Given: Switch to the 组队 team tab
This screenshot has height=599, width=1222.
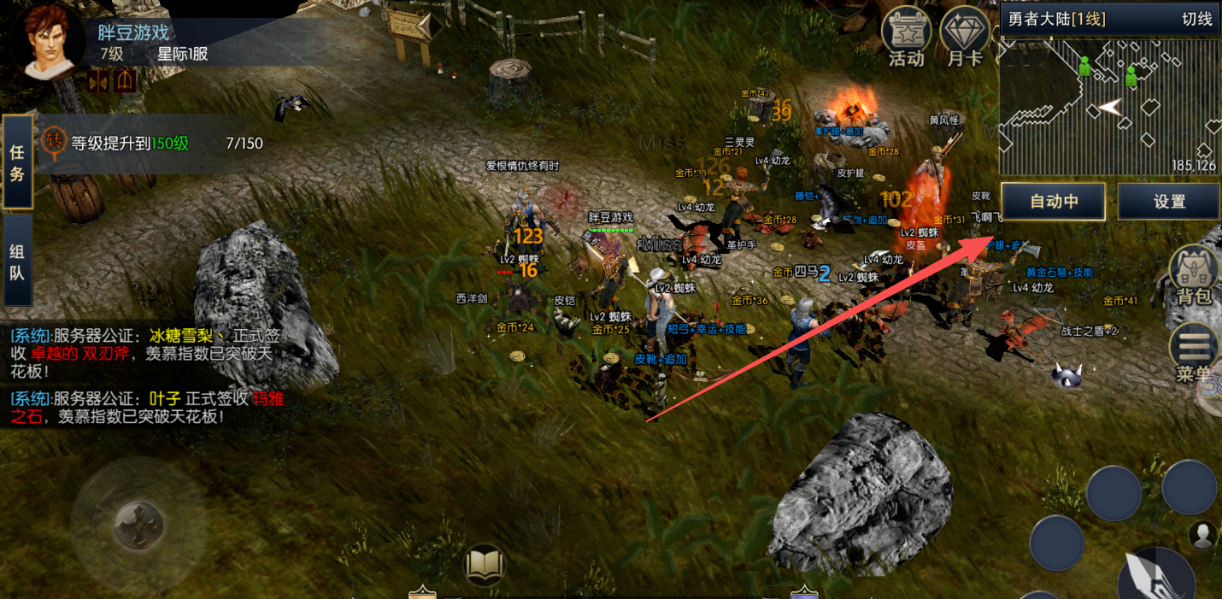Looking at the screenshot, I should coord(17,260).
